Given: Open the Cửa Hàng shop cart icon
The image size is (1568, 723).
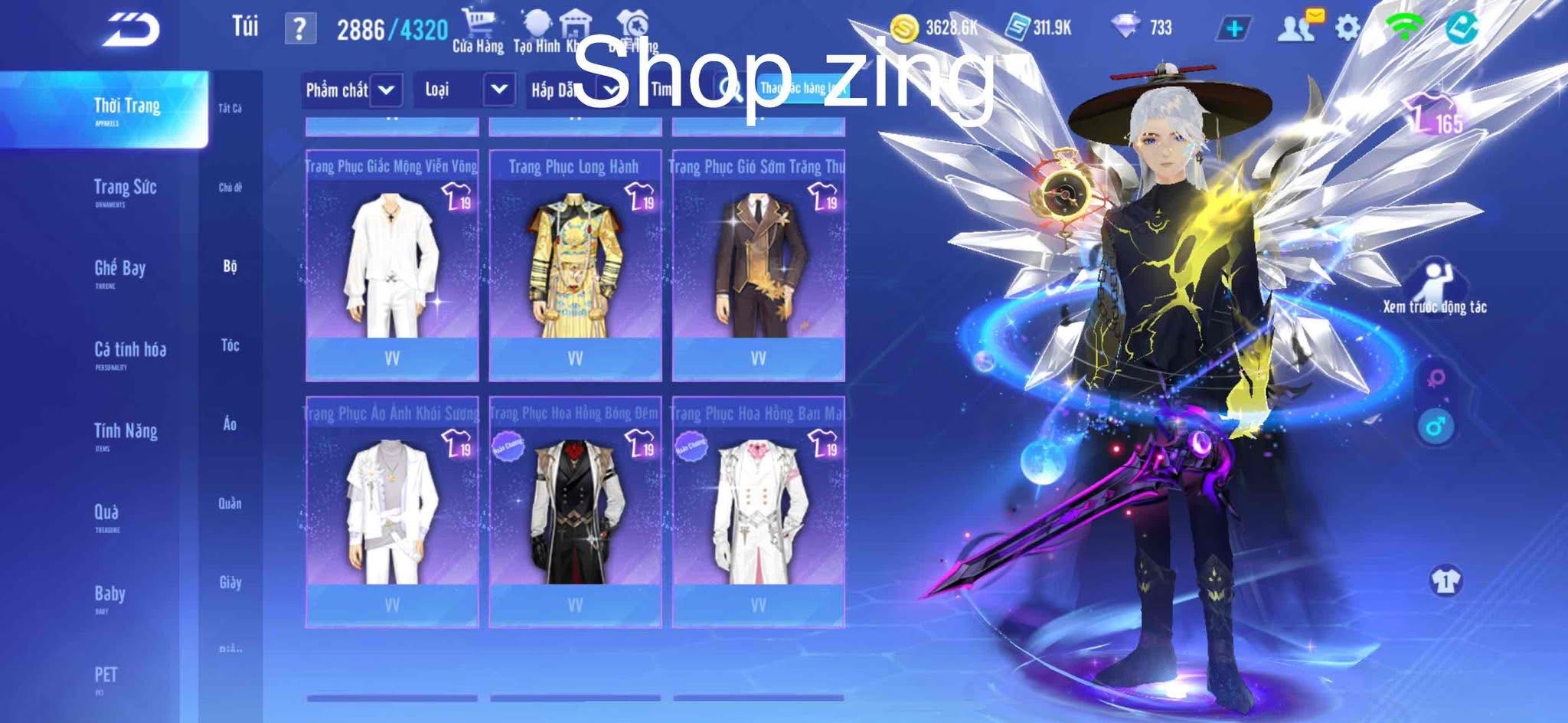Looking at the screenshot, I should tap(479, 19).
